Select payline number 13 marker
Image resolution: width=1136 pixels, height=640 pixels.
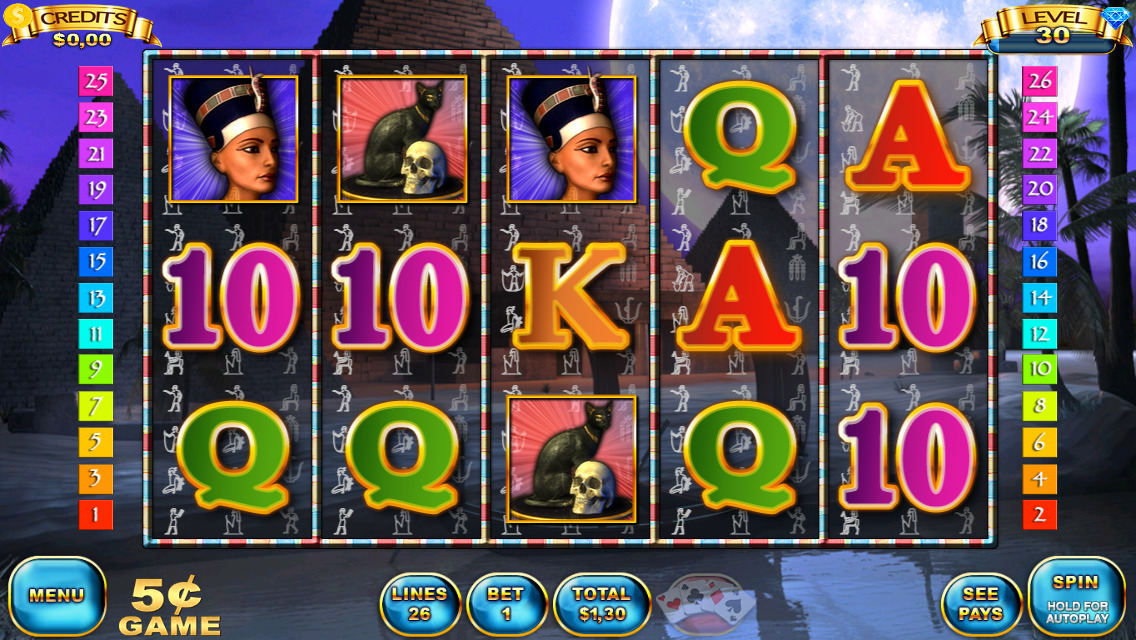point(96,298)
